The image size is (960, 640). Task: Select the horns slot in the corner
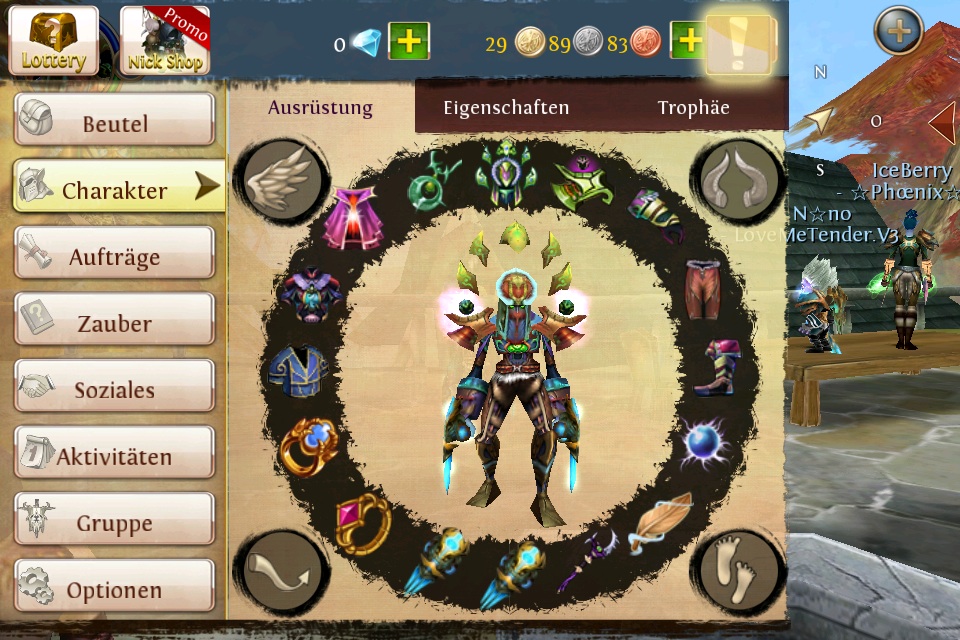[740, 180]
